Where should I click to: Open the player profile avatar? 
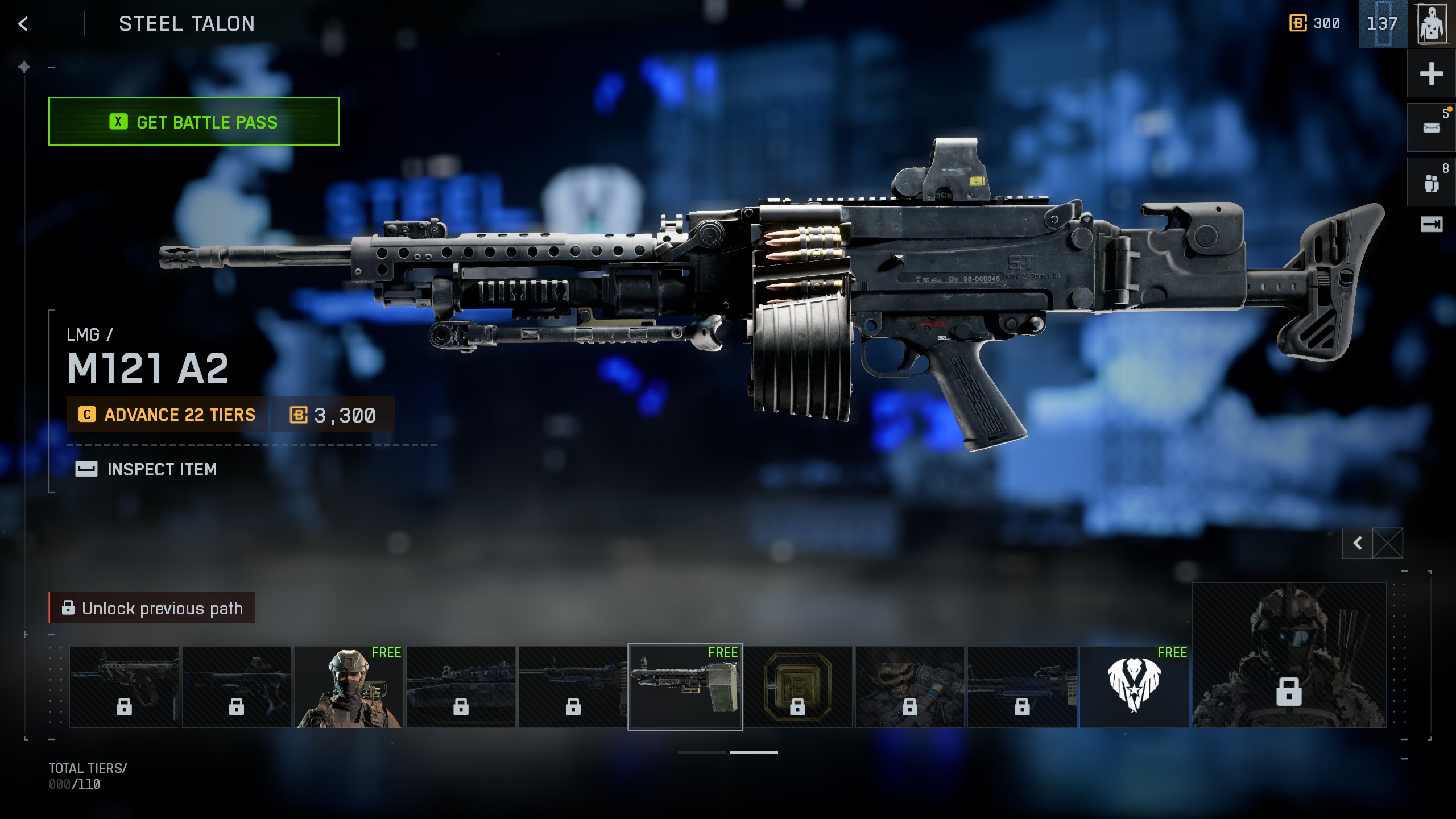point(1432,24)
